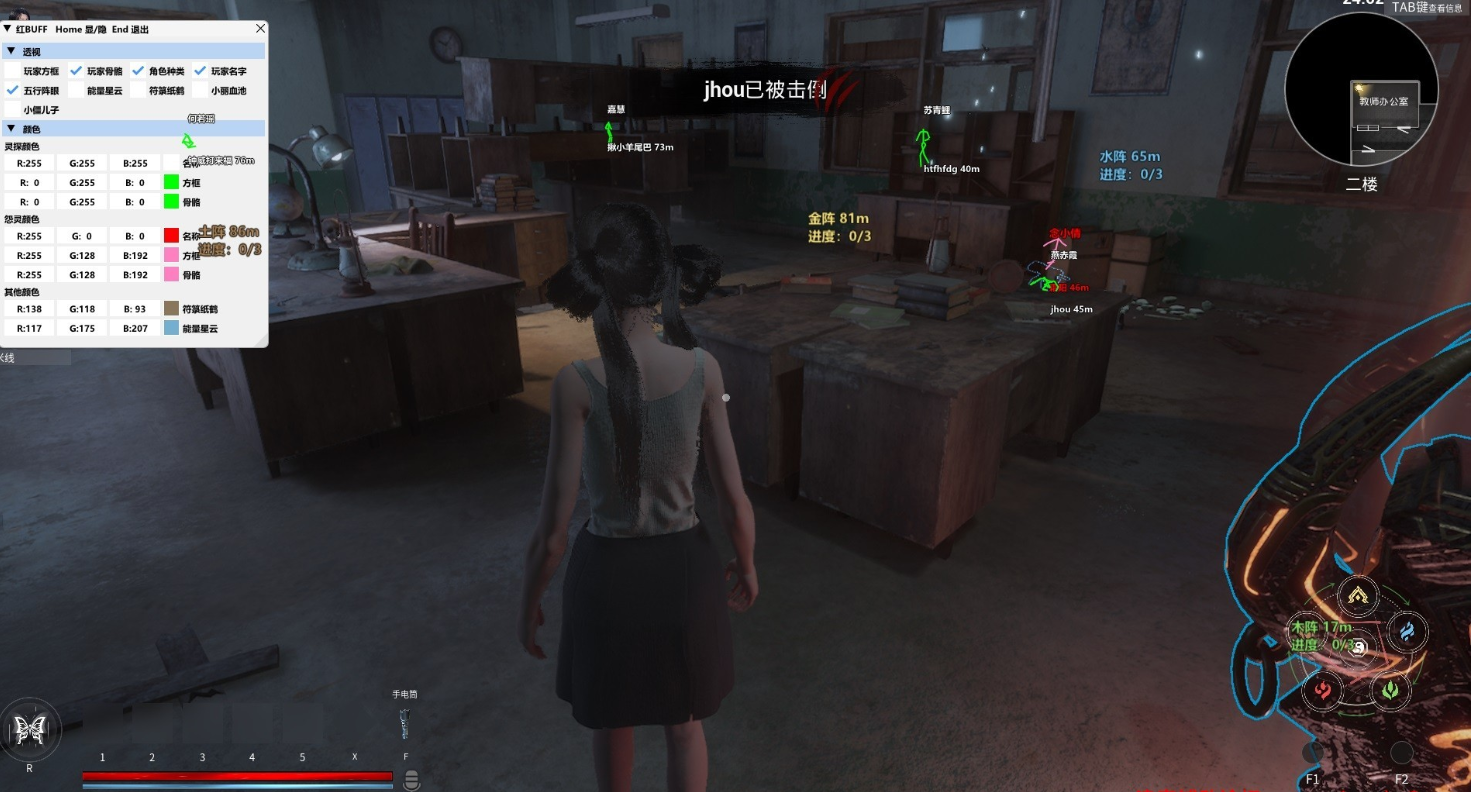Viewport: 1471px width, 792px height.
Task: Toggle the microphone icon
Action: click(x=411, y=781)
